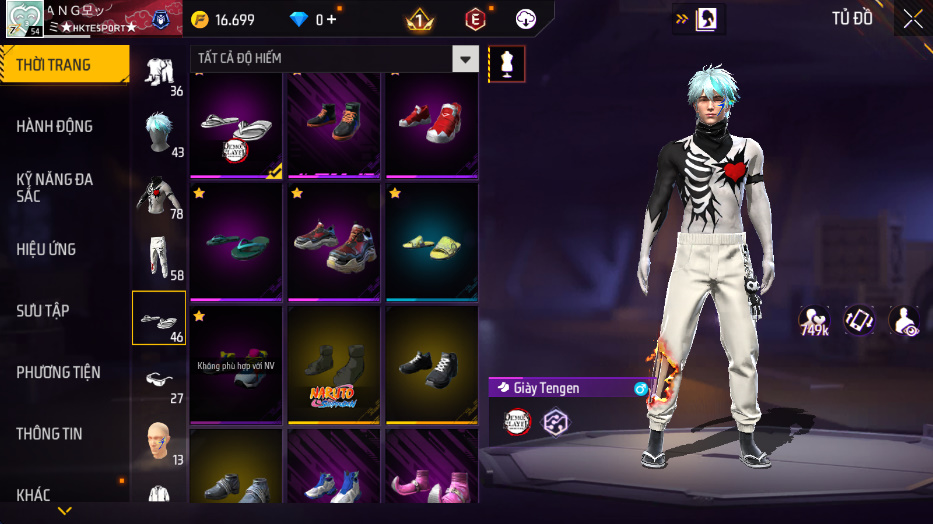Open the Tất Cả Độ Hiếm rarity dropdown
The image size is (933, 524).
[465, 59]
